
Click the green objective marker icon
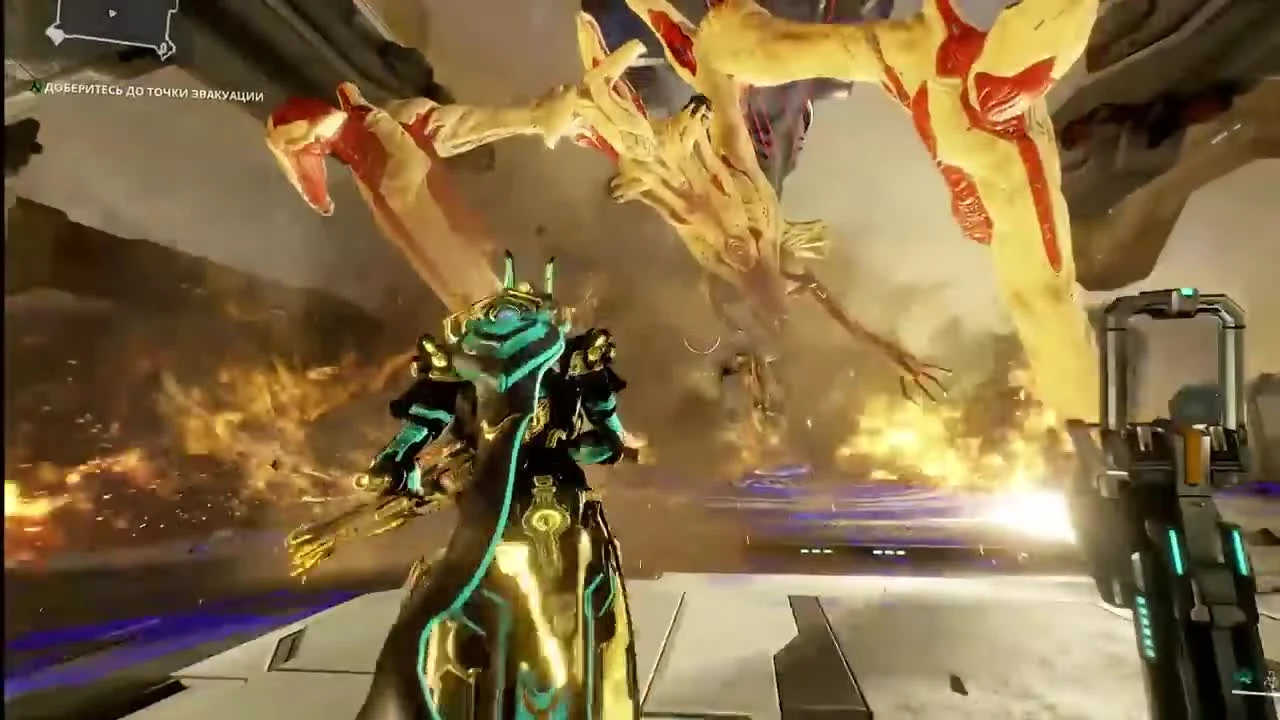[x=34, y=90]
